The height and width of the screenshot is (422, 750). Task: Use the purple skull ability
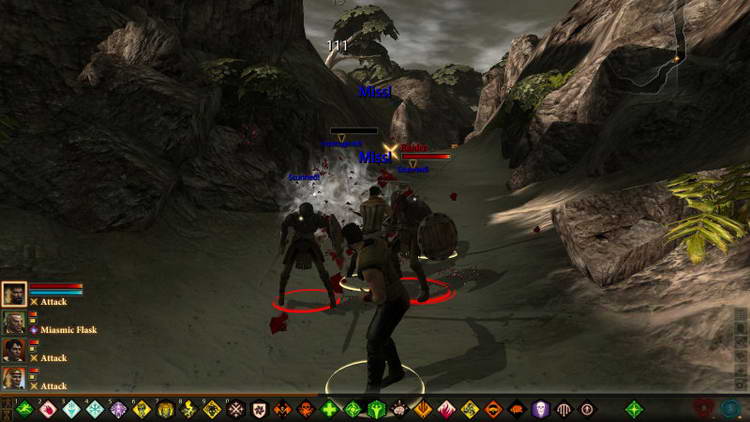coord(541,409)
